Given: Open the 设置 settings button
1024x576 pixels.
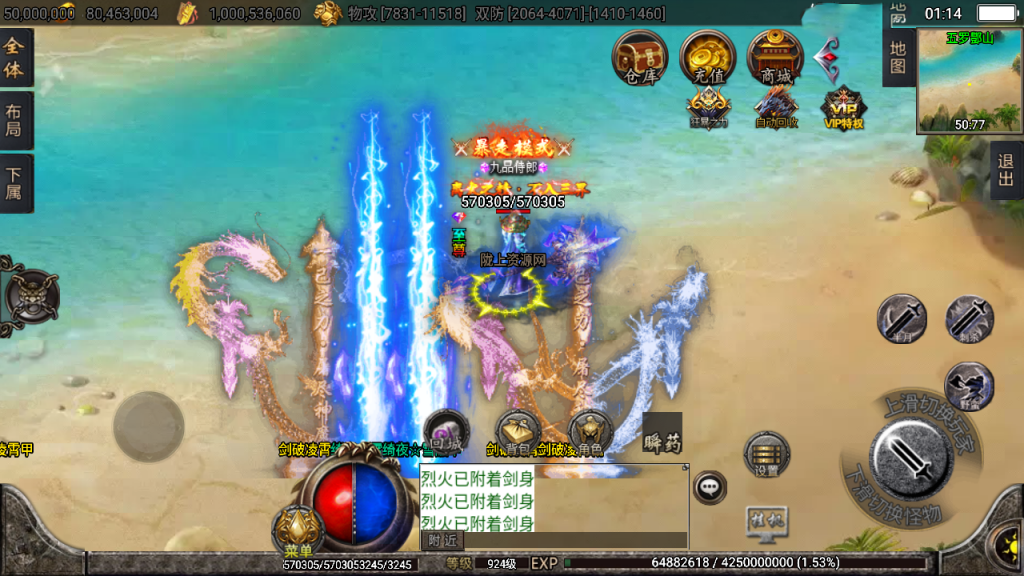Looking at the screenshot, I should [767, 456].
